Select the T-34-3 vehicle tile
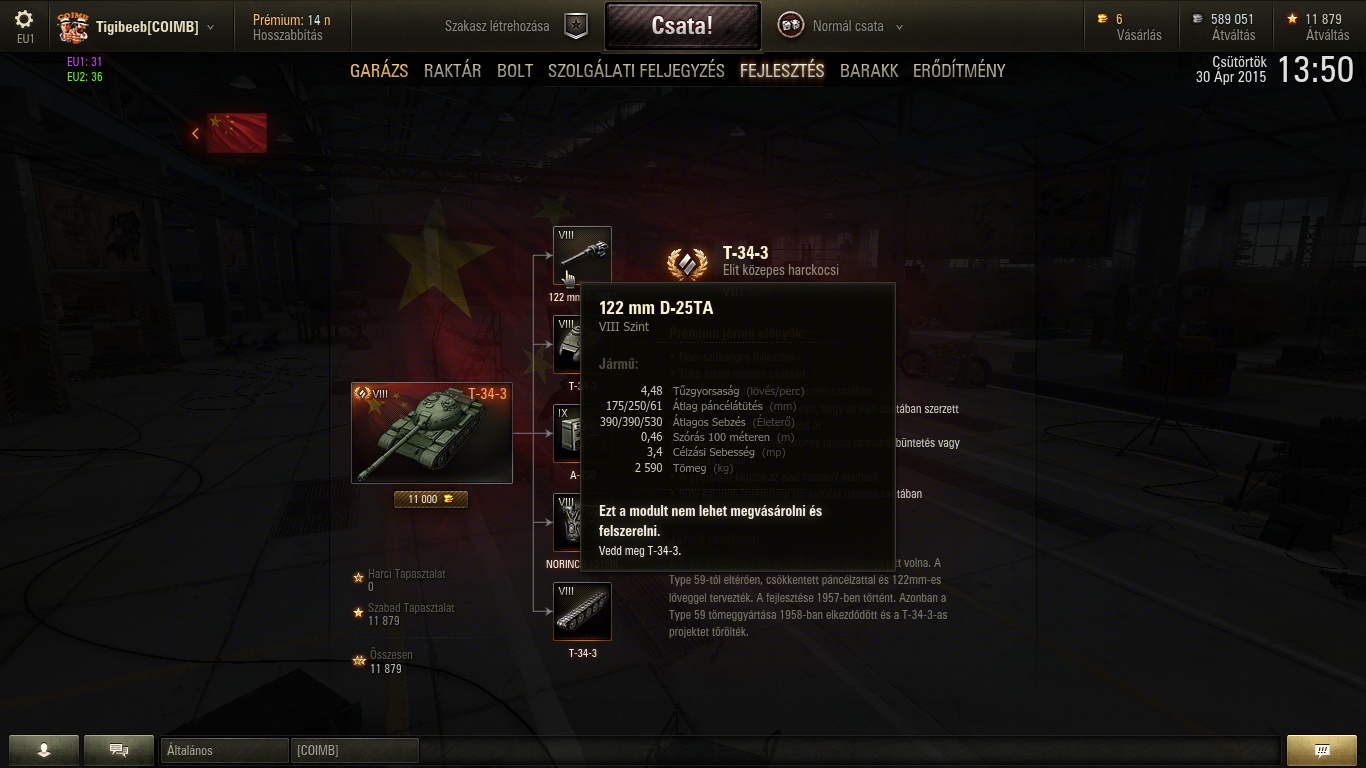Viewport: 1366px width, 768px height. (x=431, y=433)
